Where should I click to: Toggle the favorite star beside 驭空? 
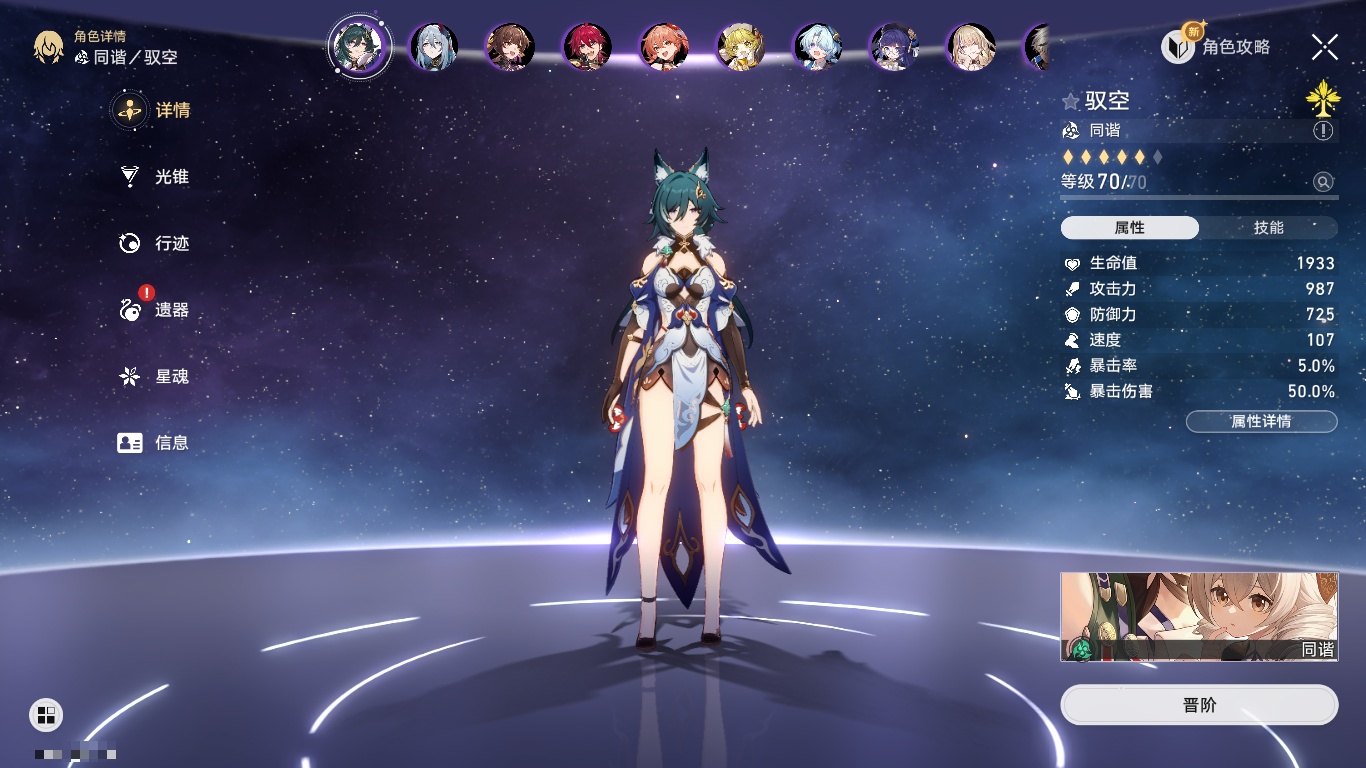pyautogui.click(x=1071, y=101)
